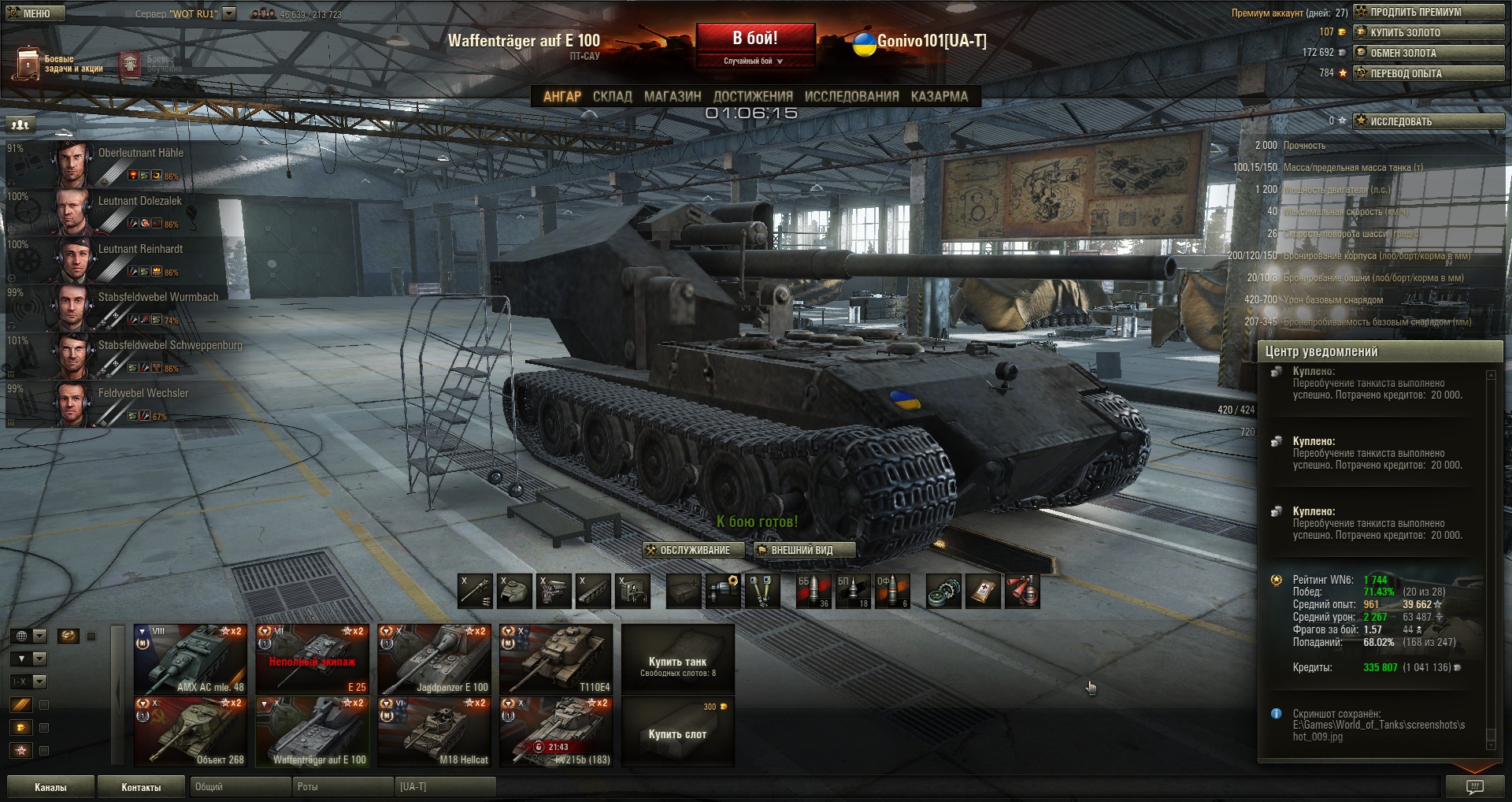This screenshot has height=802, width=1512.
Task: Open «ВНЕШНИЙ ВИД» customization
Action: click(x=803, y=550)
